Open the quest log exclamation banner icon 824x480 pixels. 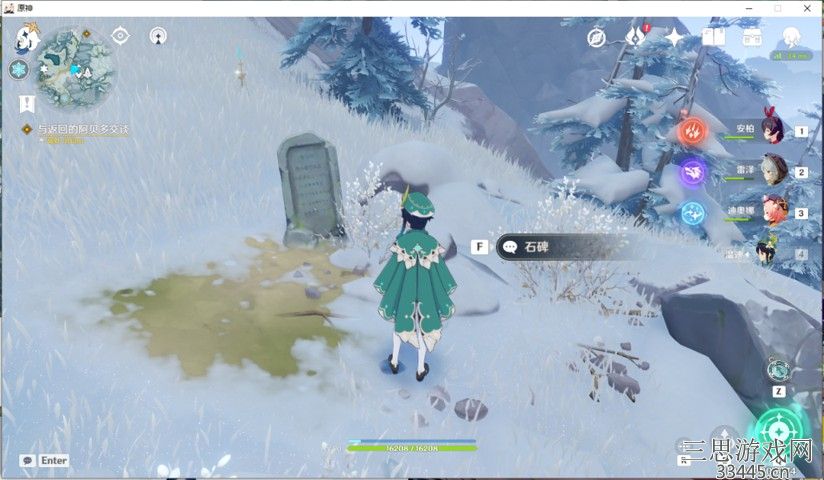(x=26, y=102)
